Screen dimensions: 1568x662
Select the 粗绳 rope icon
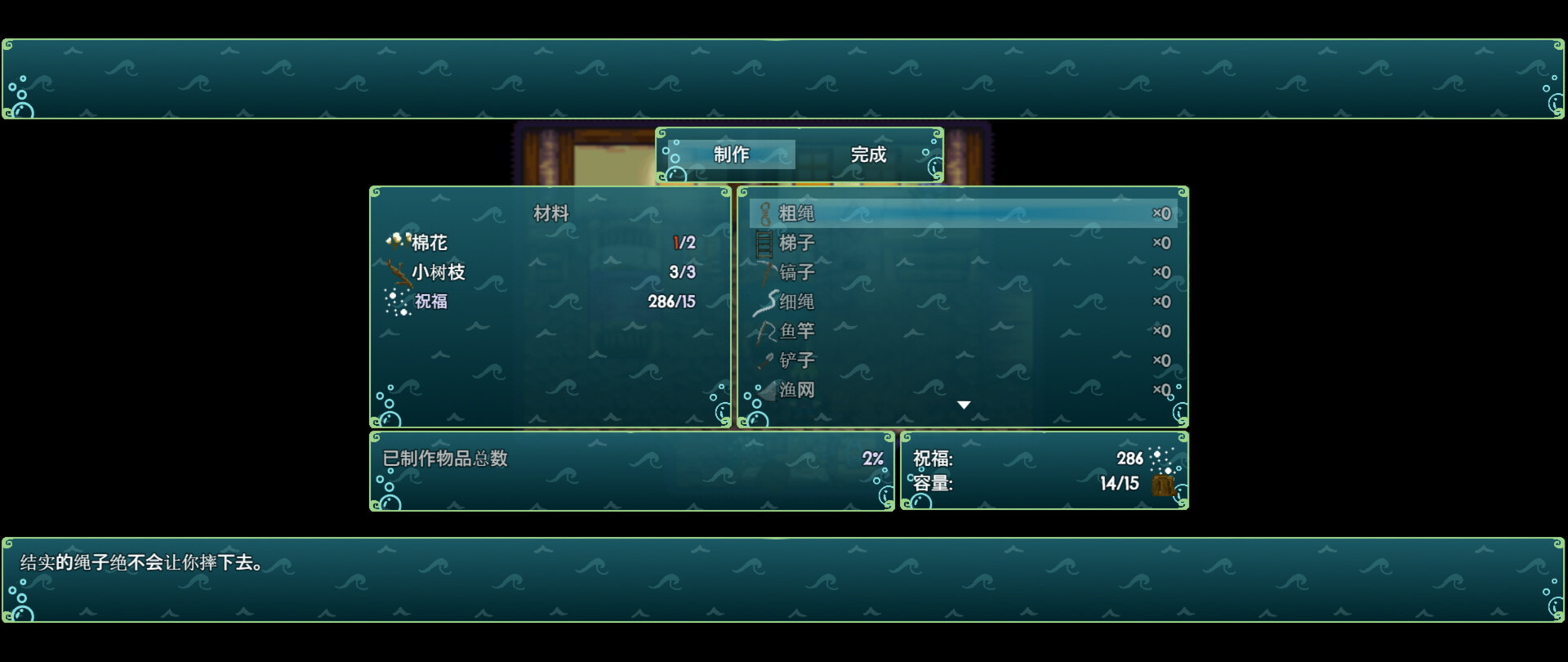coord(764,213)
